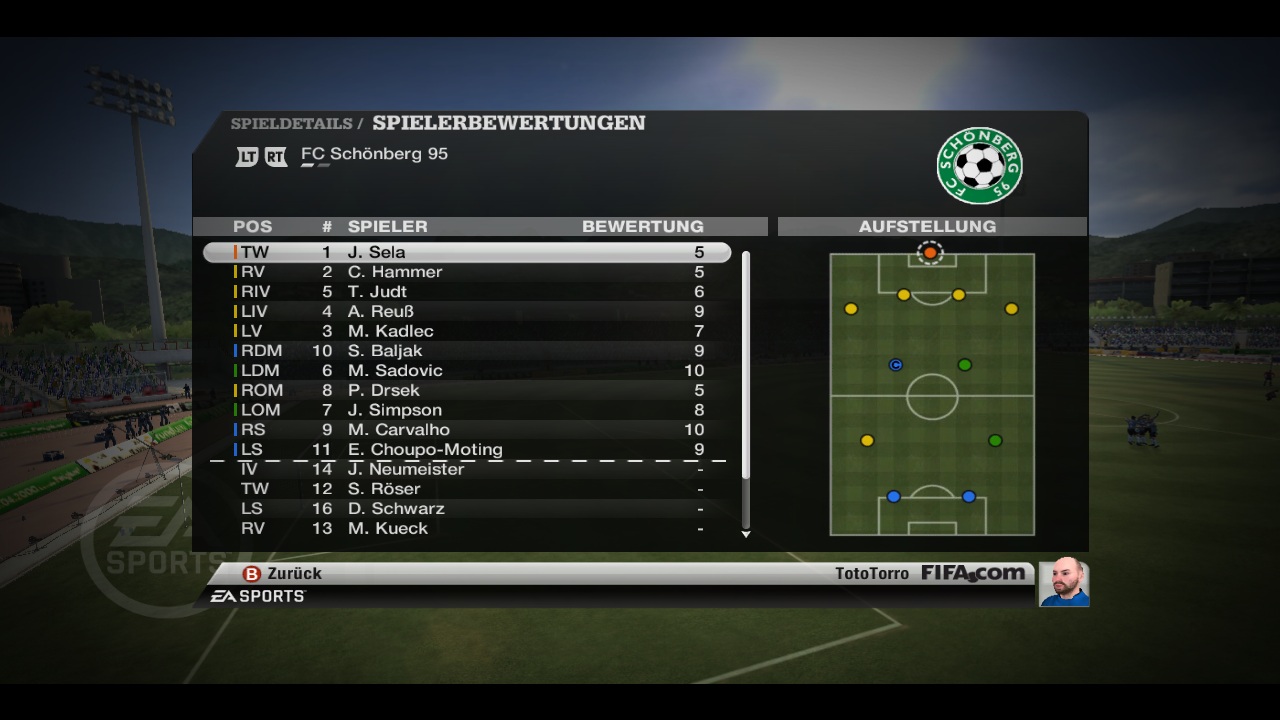Viewport: 1280px width, 720px height.
Task: Select substitute M. Kueck row
Action: tap(467, 528)
